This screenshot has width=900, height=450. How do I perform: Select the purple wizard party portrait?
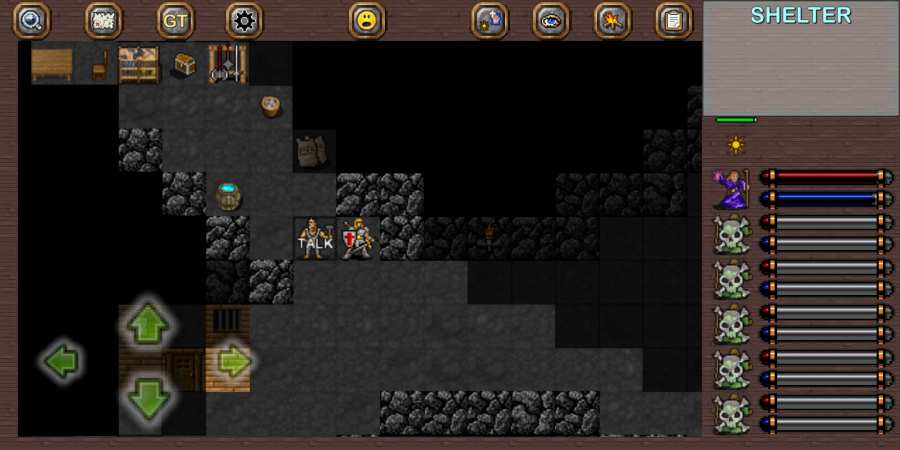tap(732, 188)
